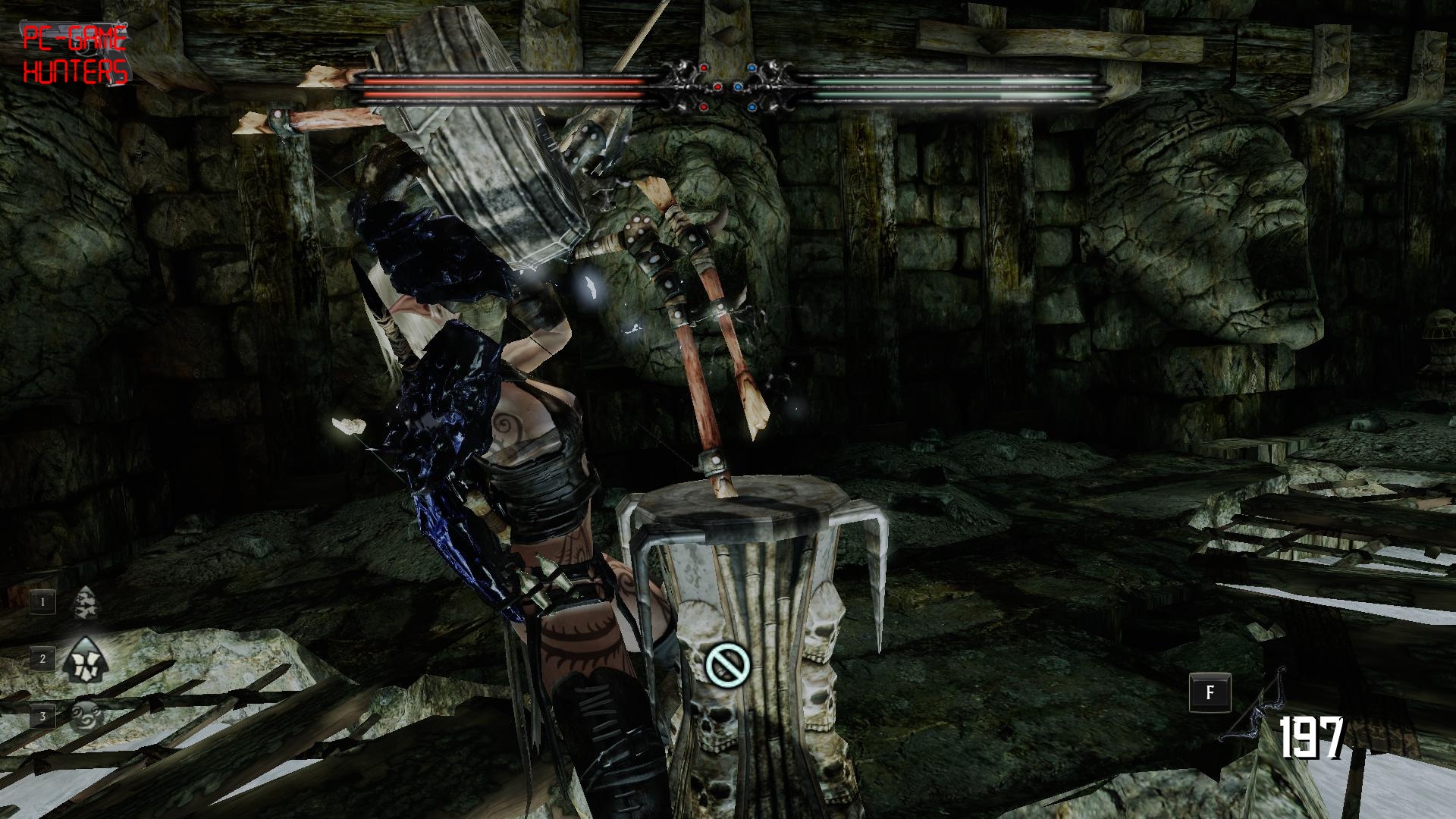
Task: Select the arrowhead skill with small arrows
Action: tap(87, 604)
